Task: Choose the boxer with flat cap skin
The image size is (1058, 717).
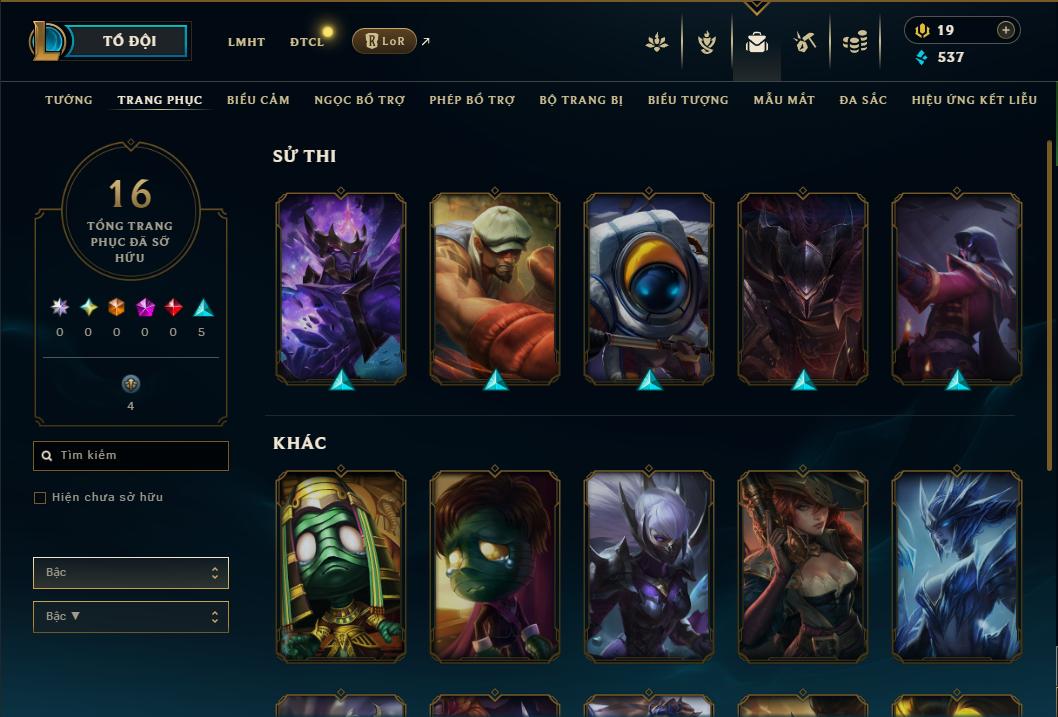Action: 495,288
